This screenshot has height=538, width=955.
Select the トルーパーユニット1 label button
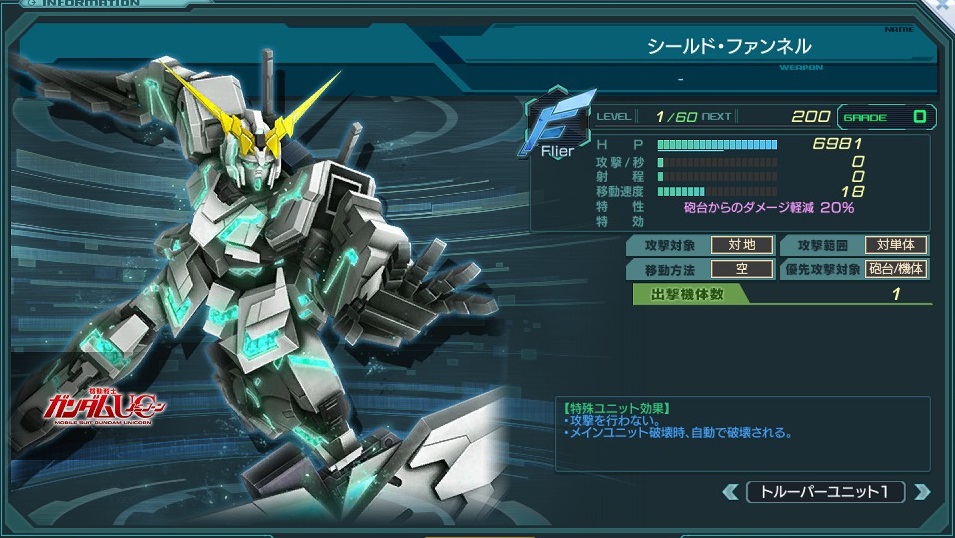click(826, 491)
